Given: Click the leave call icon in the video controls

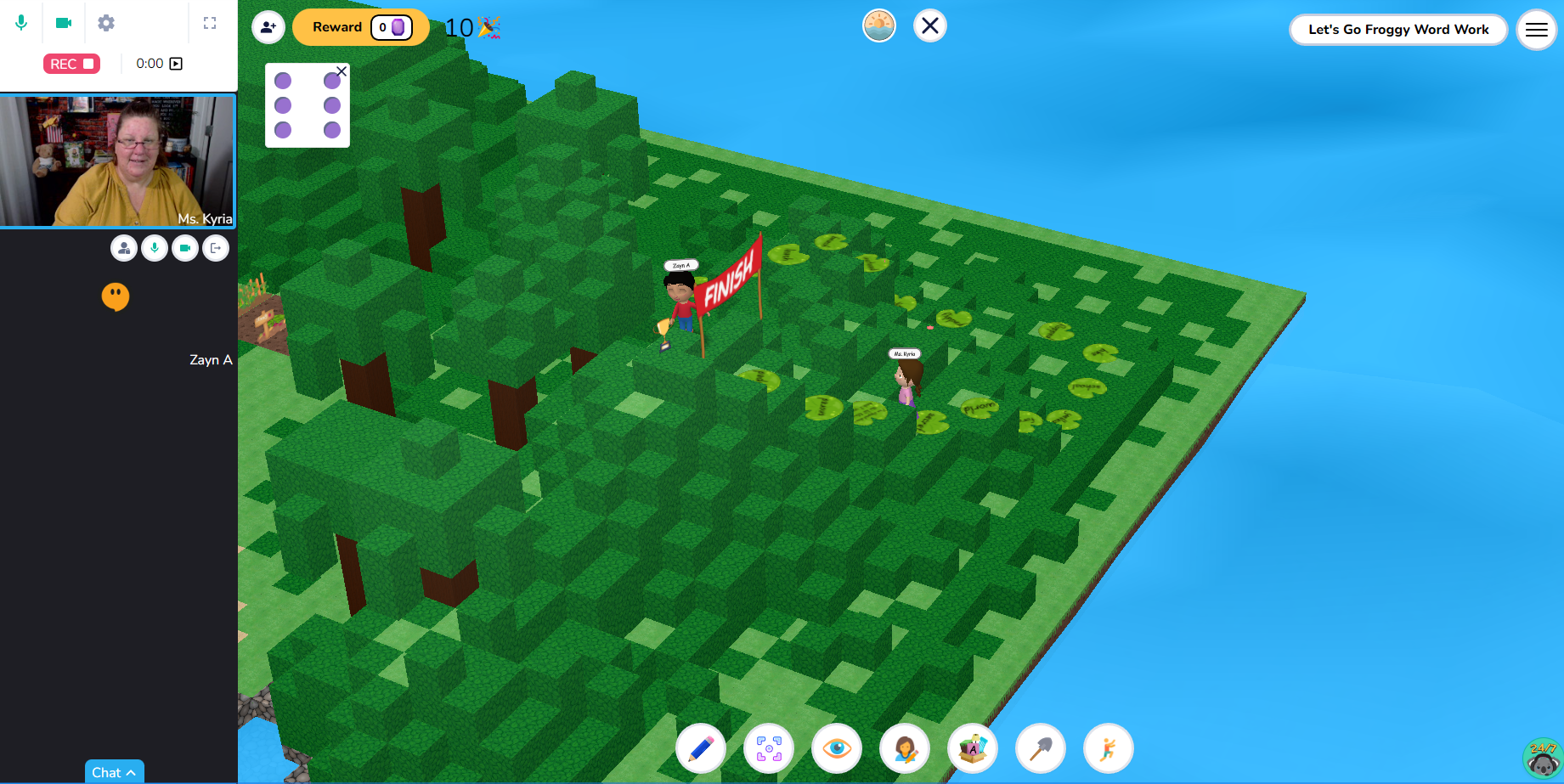Looking at the screenshot, I should click(x=216, y=247).
